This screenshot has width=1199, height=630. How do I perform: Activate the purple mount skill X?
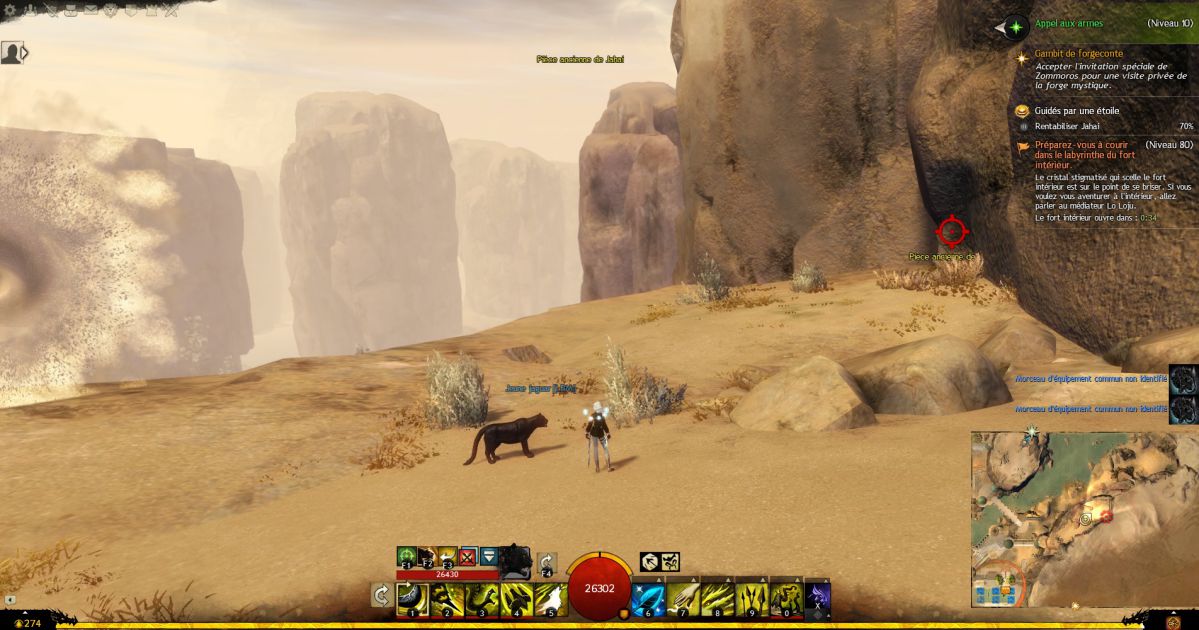click(818, 598)
